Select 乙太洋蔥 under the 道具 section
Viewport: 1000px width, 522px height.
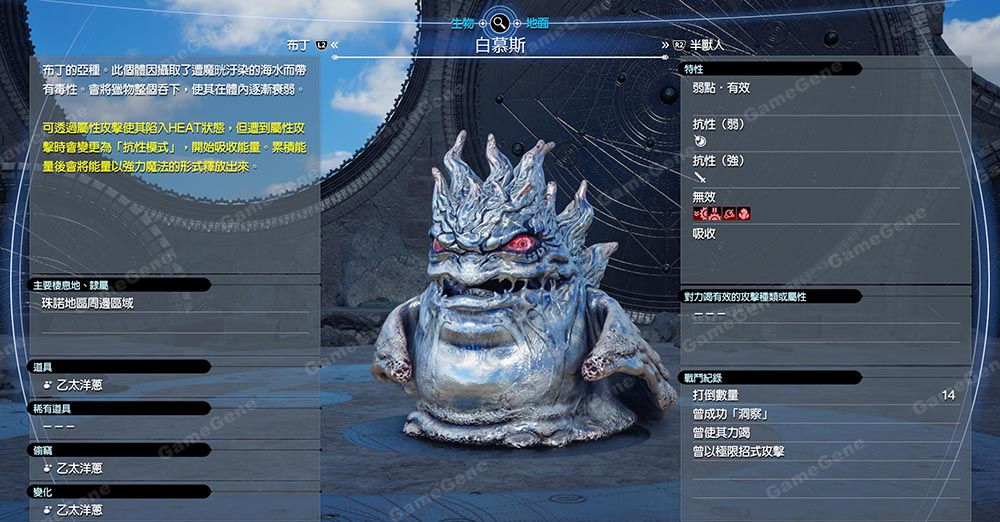click(x=79, y=384)
